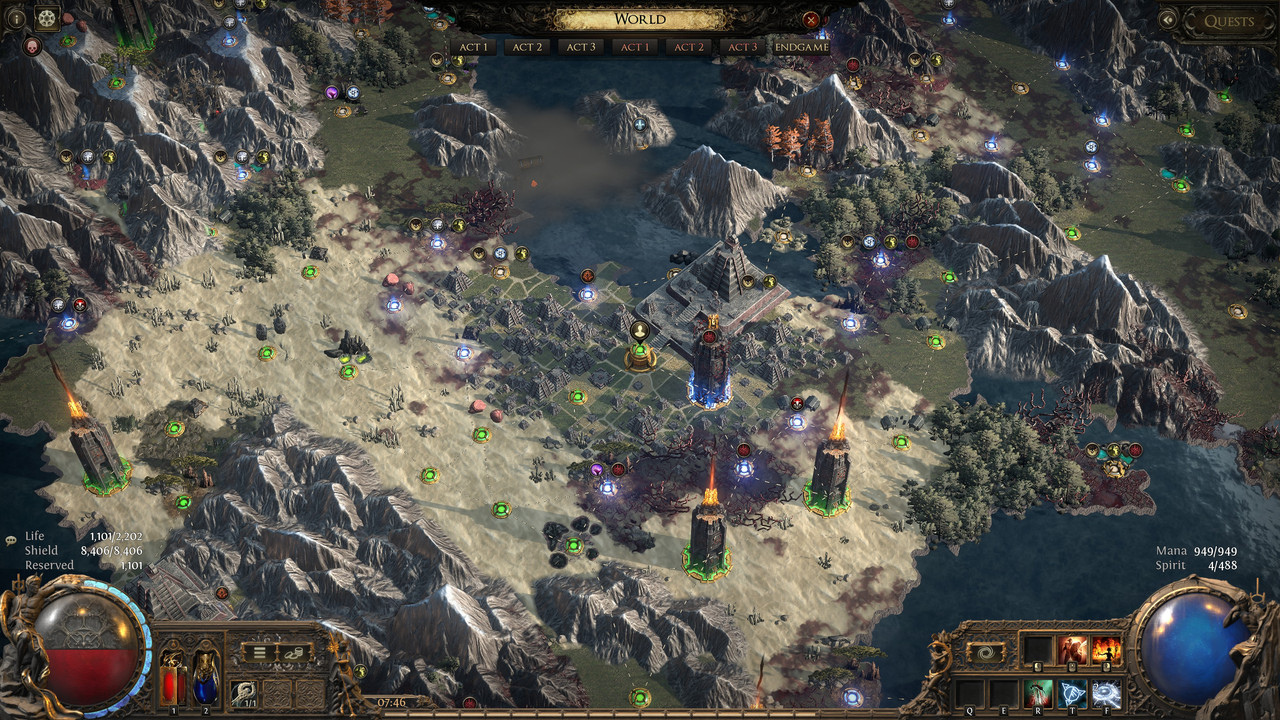Image resolution: width=1280 pixels, height=720 pixels.
Task: Switch to the red Act 1 tab
Action: [x=633, y=47]
